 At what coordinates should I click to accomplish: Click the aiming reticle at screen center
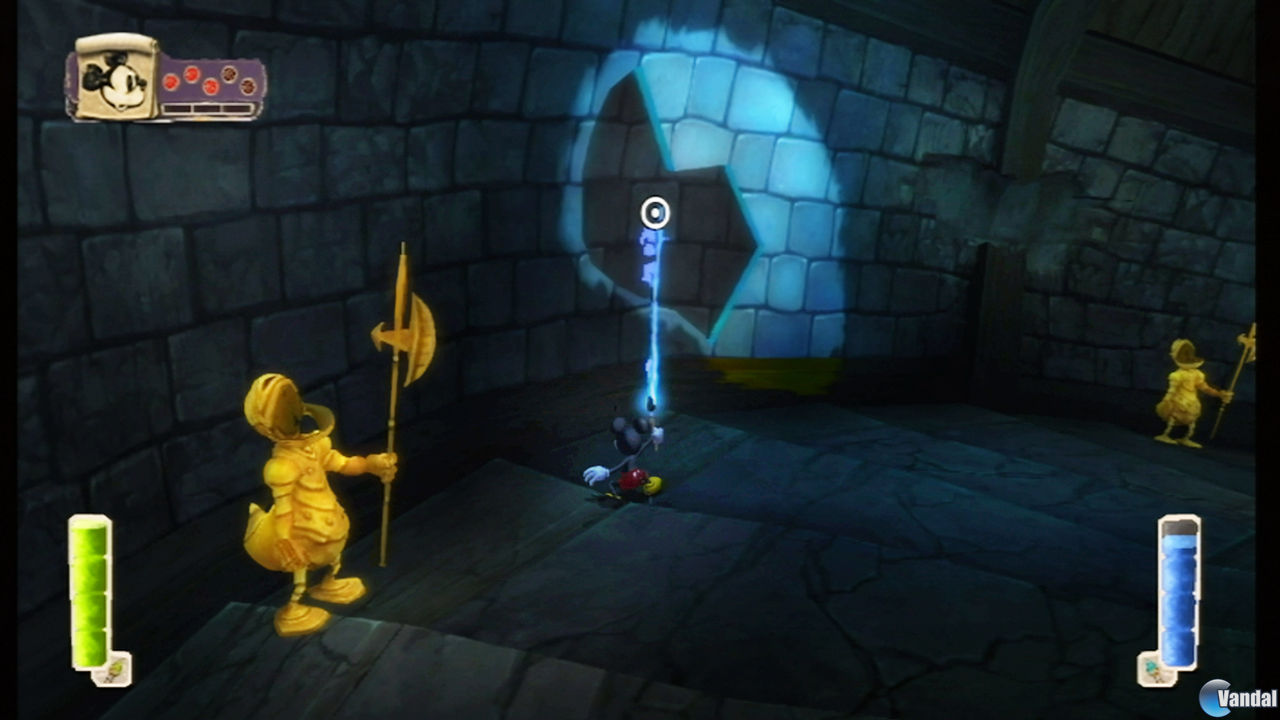click(655, 213)
